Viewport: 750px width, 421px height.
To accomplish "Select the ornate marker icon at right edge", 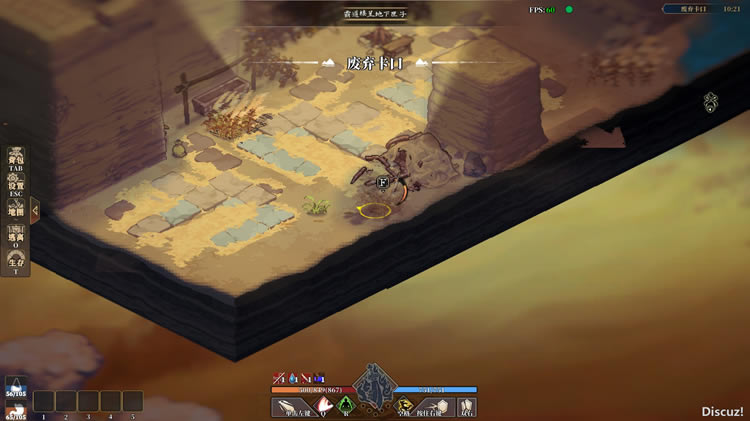I will 711,101.
